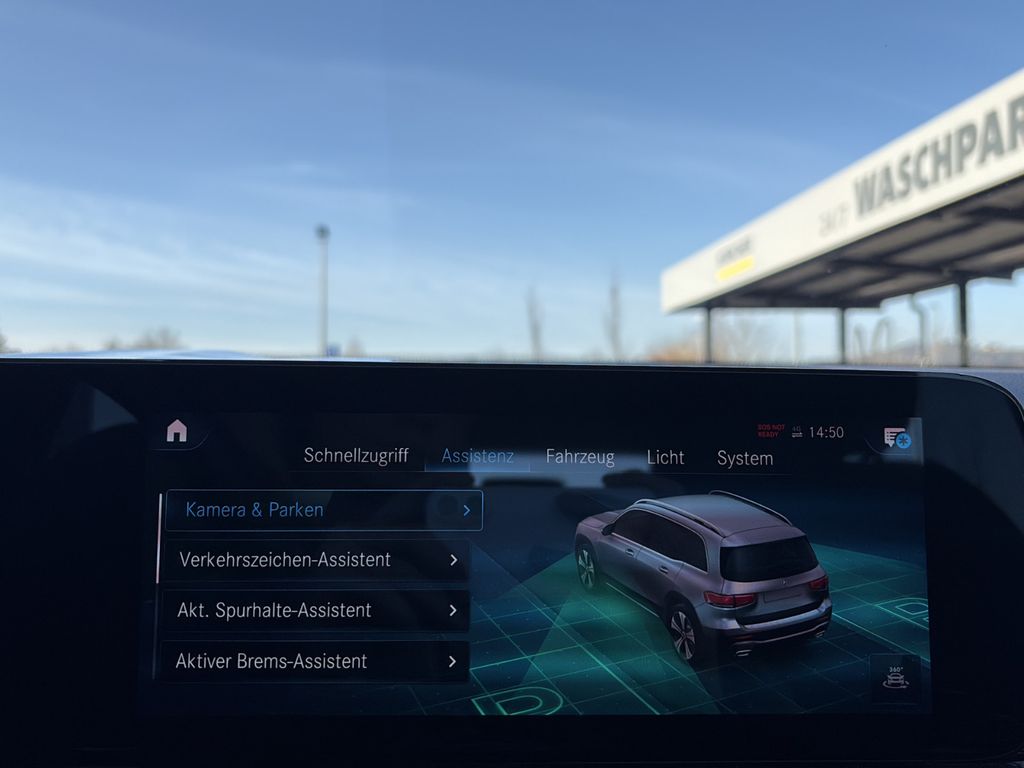This screenshot has height=768, width=1024.
Task: Open Akt. Spurhalte-Assistent settings
Action: (315, 610)
